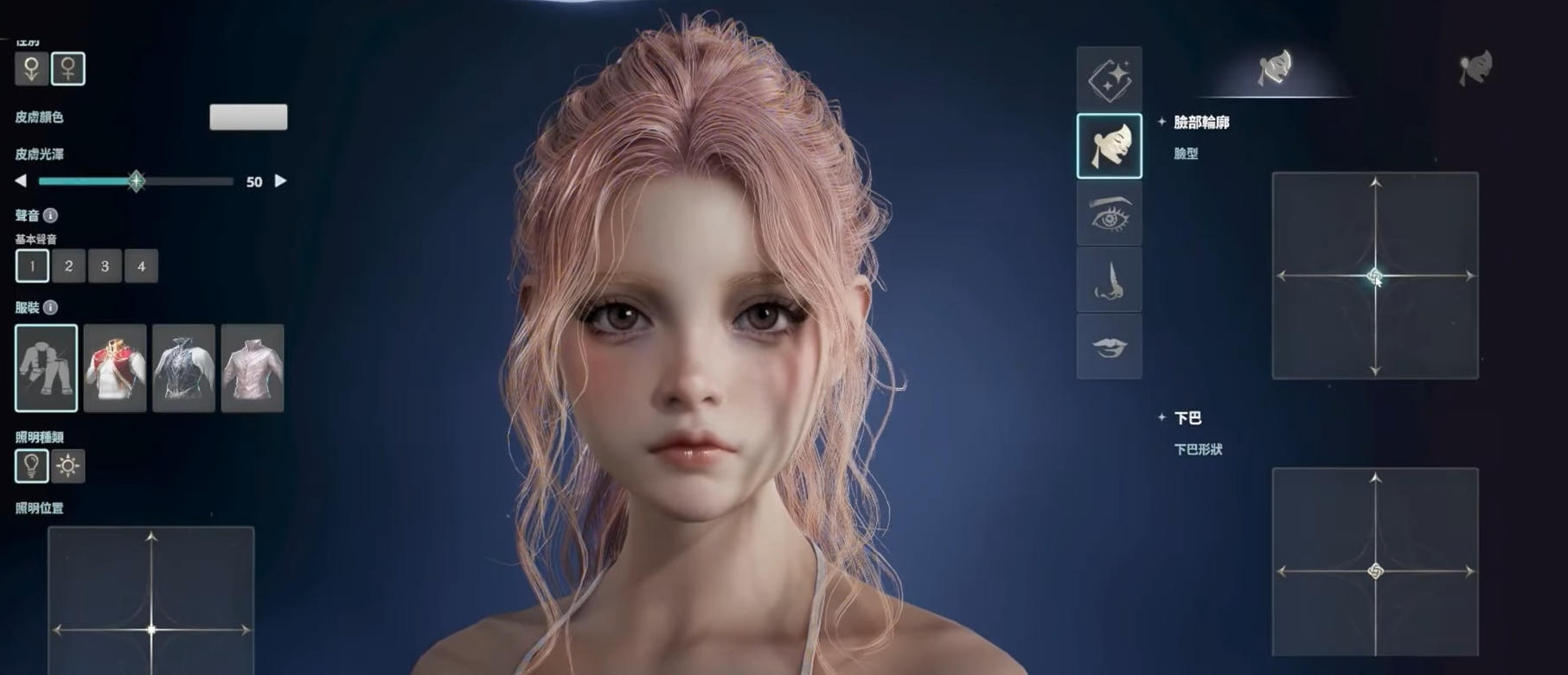
Task: Switch to the face customization tab
Action: (x=1276, y=68)
